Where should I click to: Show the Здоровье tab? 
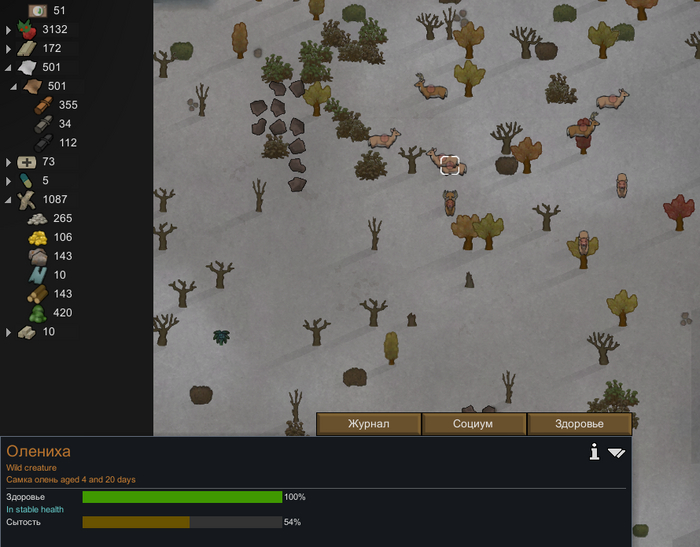579,424
